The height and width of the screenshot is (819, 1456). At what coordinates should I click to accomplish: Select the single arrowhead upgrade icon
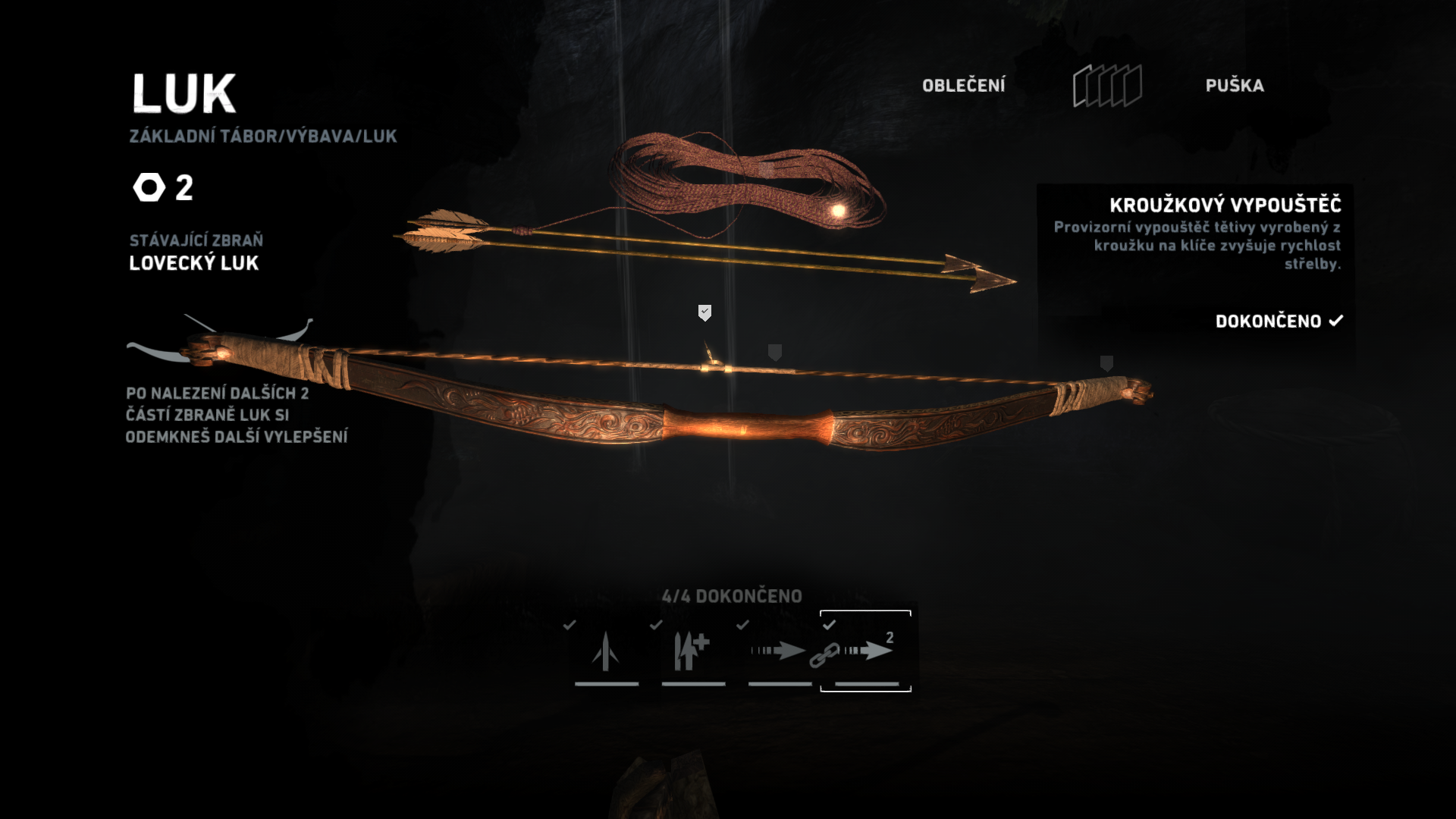pos(606,651)
